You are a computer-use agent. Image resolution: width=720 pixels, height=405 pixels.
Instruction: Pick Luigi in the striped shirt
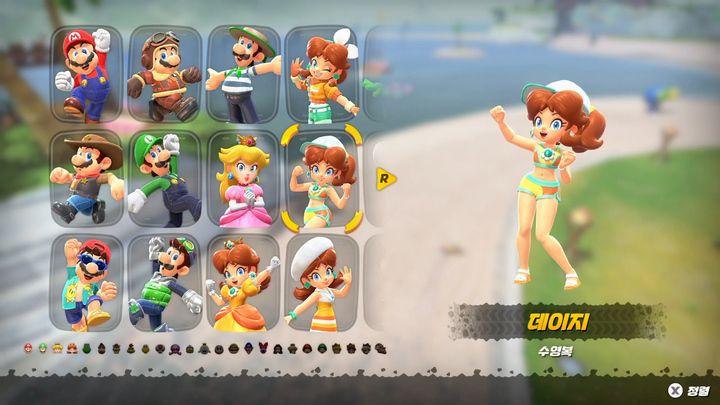[243, 73]
